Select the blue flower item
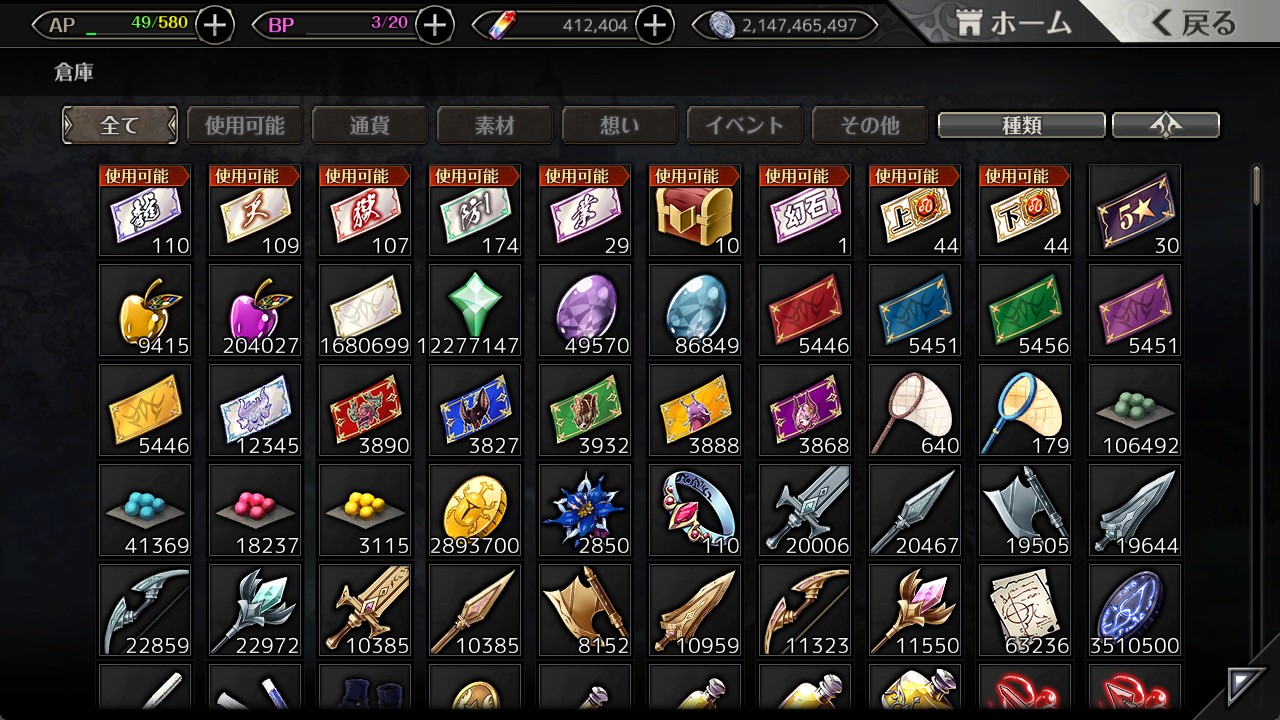 [585, 511]
